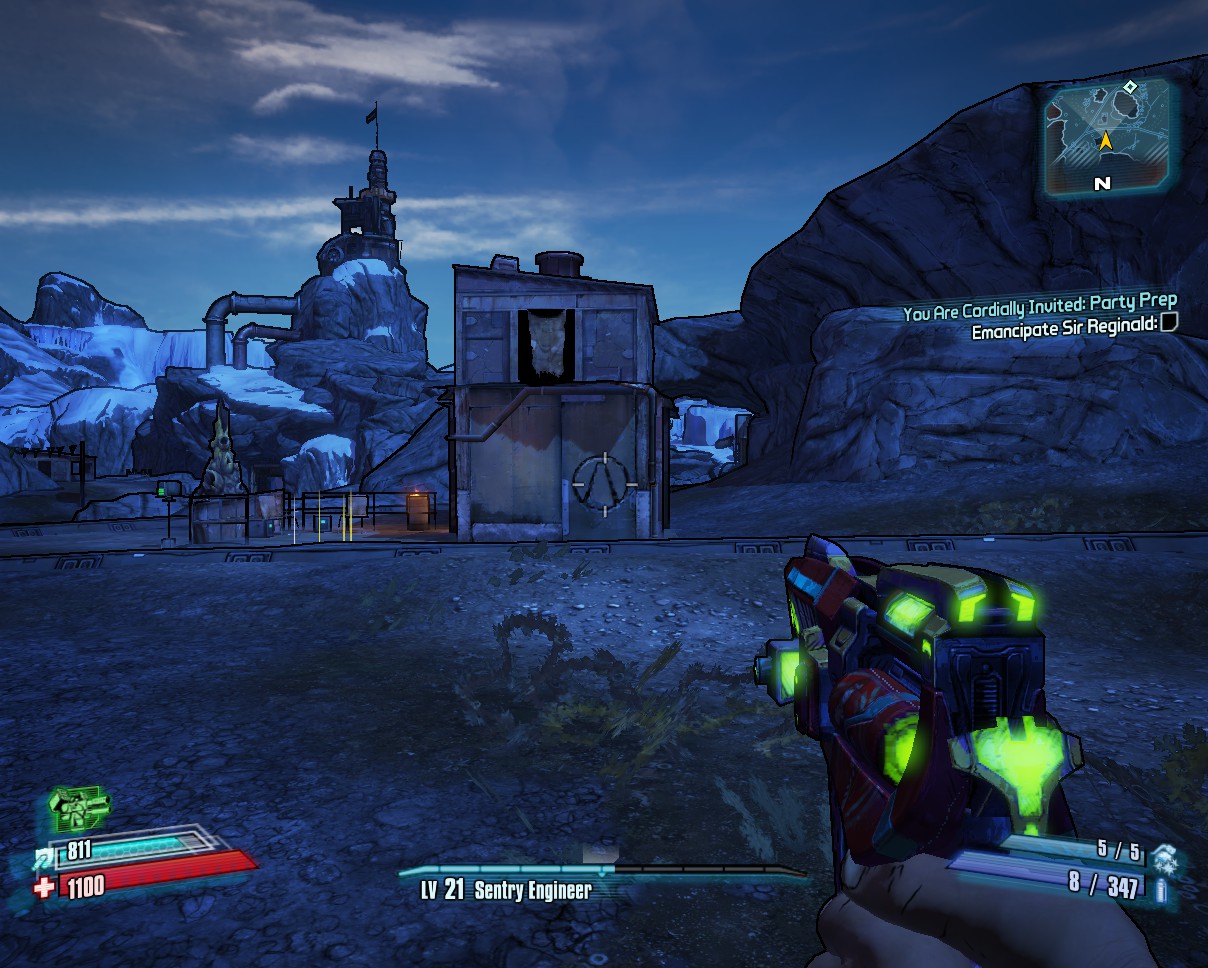Tick the Emancipate Sir Reginald objective checkbox
1208x968 pixels.
point(1169,323)
